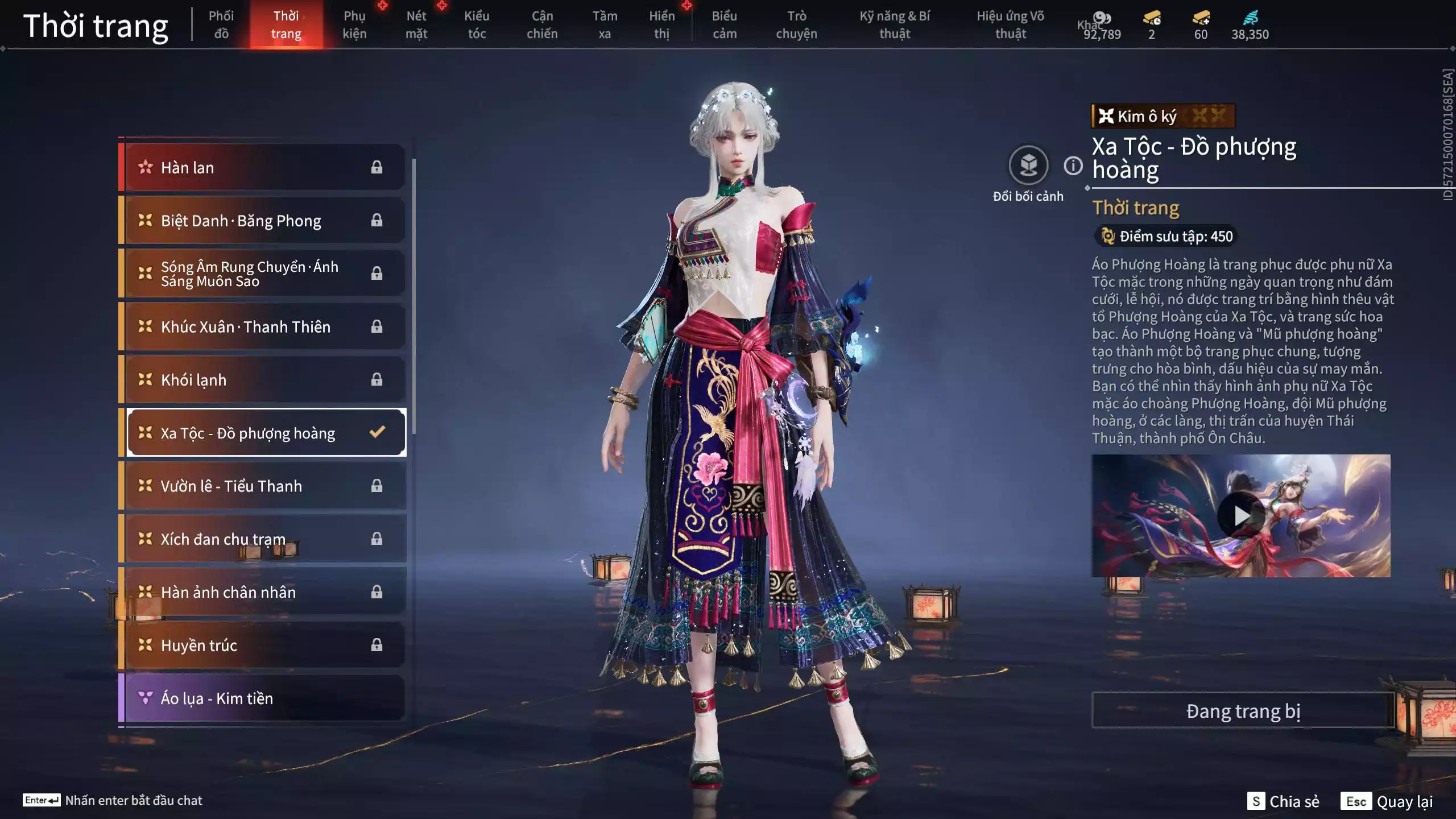Play the outfit preview video
This screenshot has height=819, width=1456.
click(1242, 515)
